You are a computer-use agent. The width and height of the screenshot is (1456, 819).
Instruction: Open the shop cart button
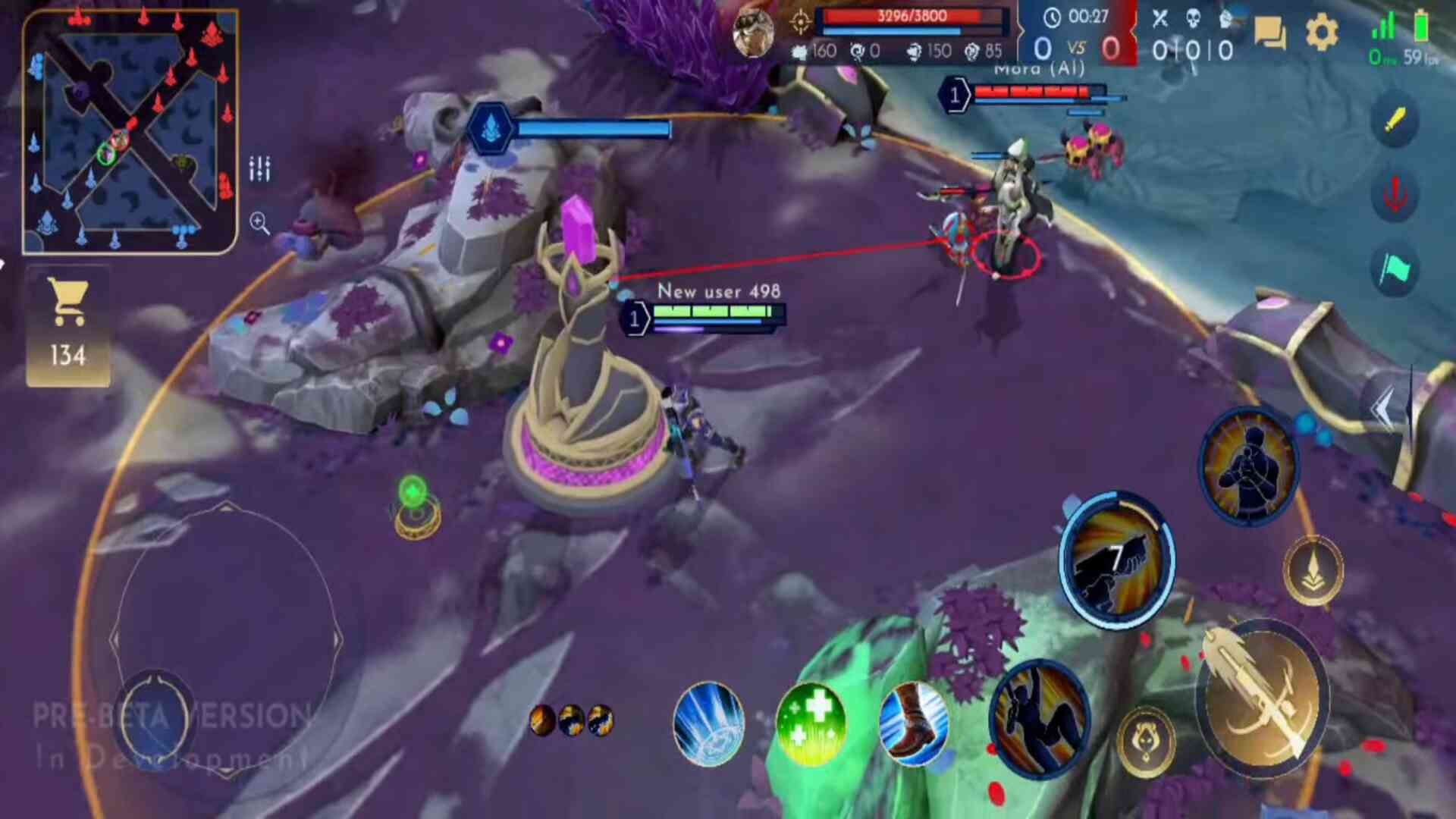68,326
